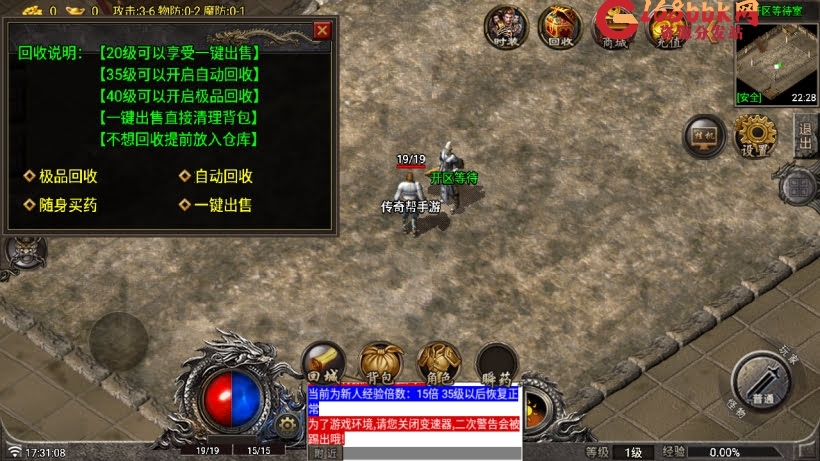
Task: Open 设置 gear settings
Action: pos(755,135)
